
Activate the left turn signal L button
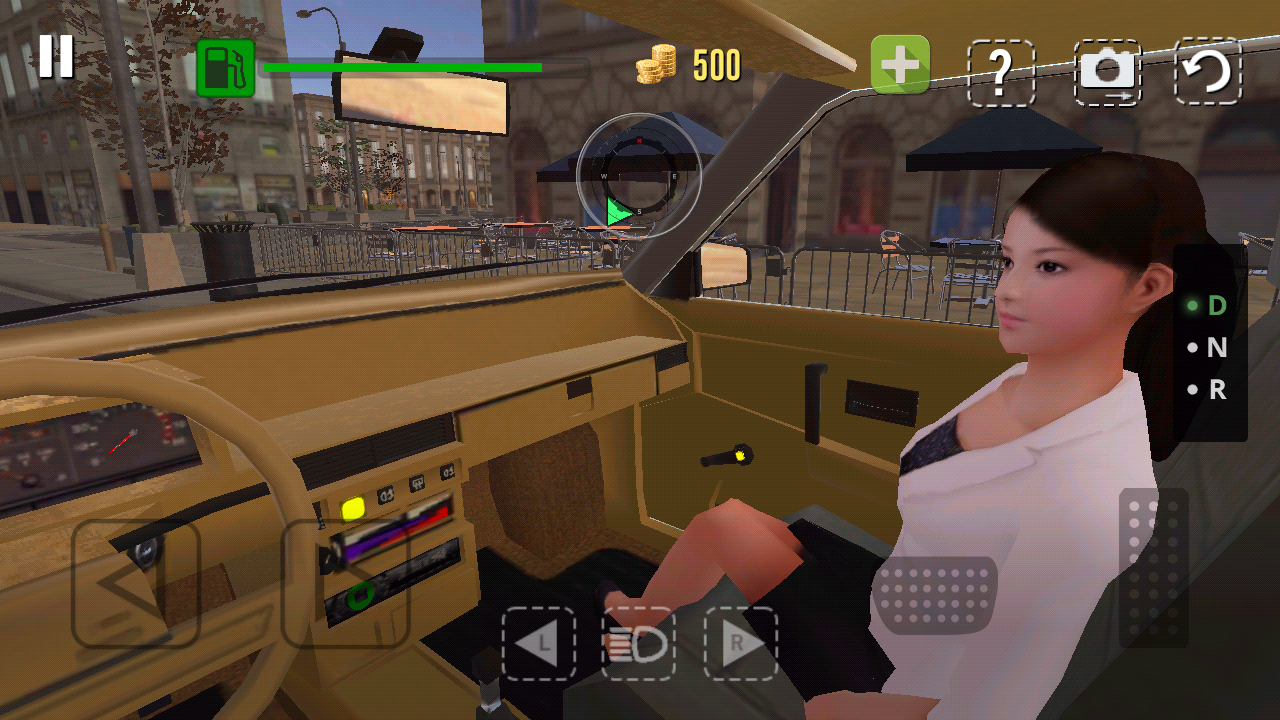(539, 644)
